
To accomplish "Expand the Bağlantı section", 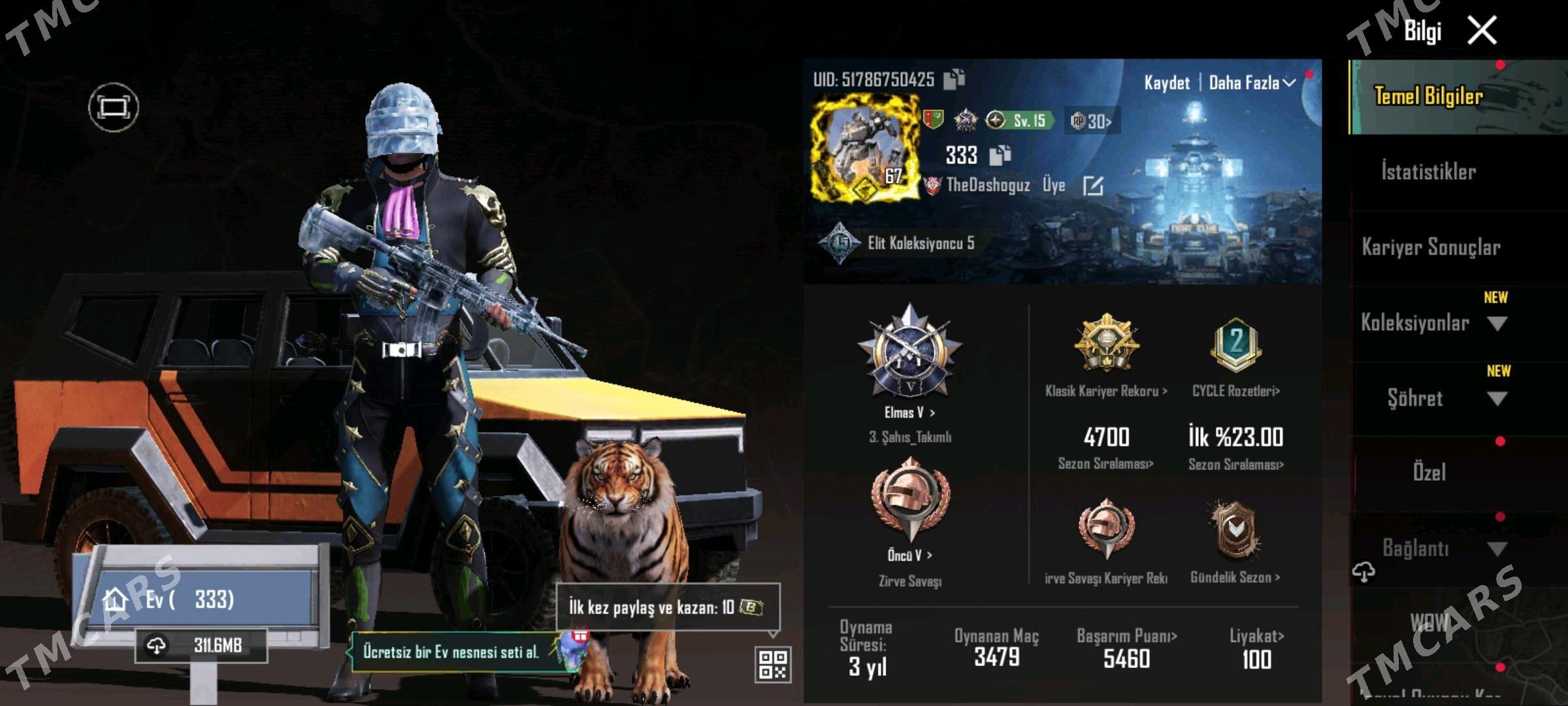I will tap(1497, 549).
